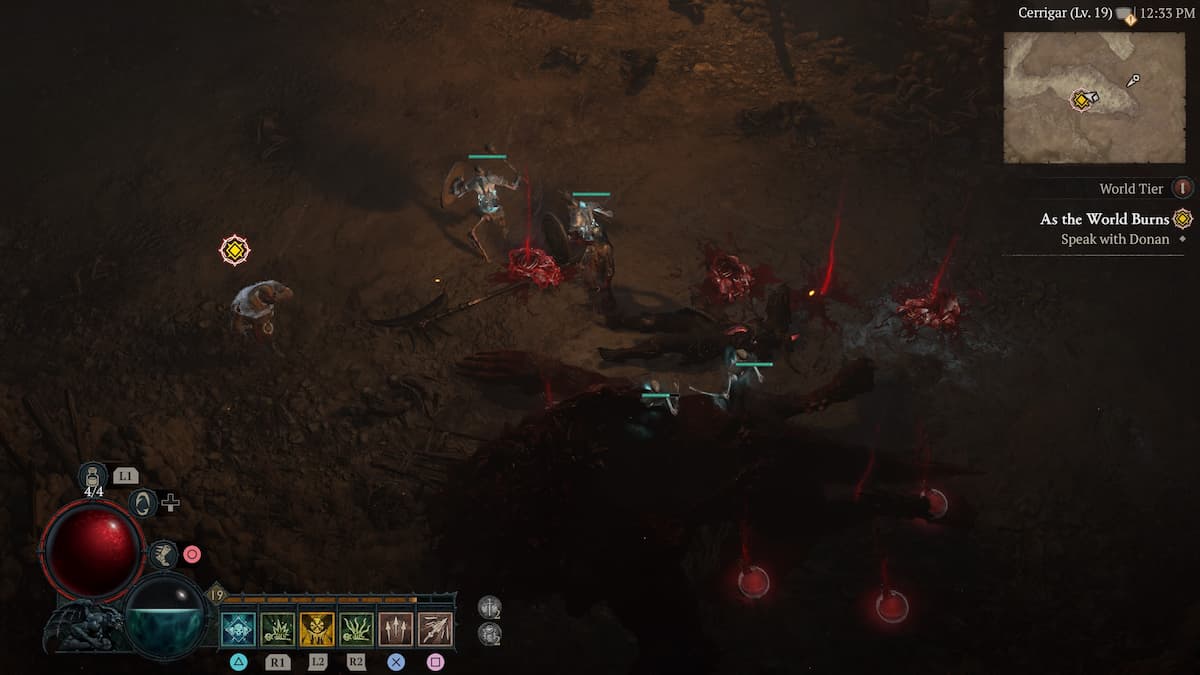
Task: Use the three upward arrows skill
Action: (x=396, y=629)
